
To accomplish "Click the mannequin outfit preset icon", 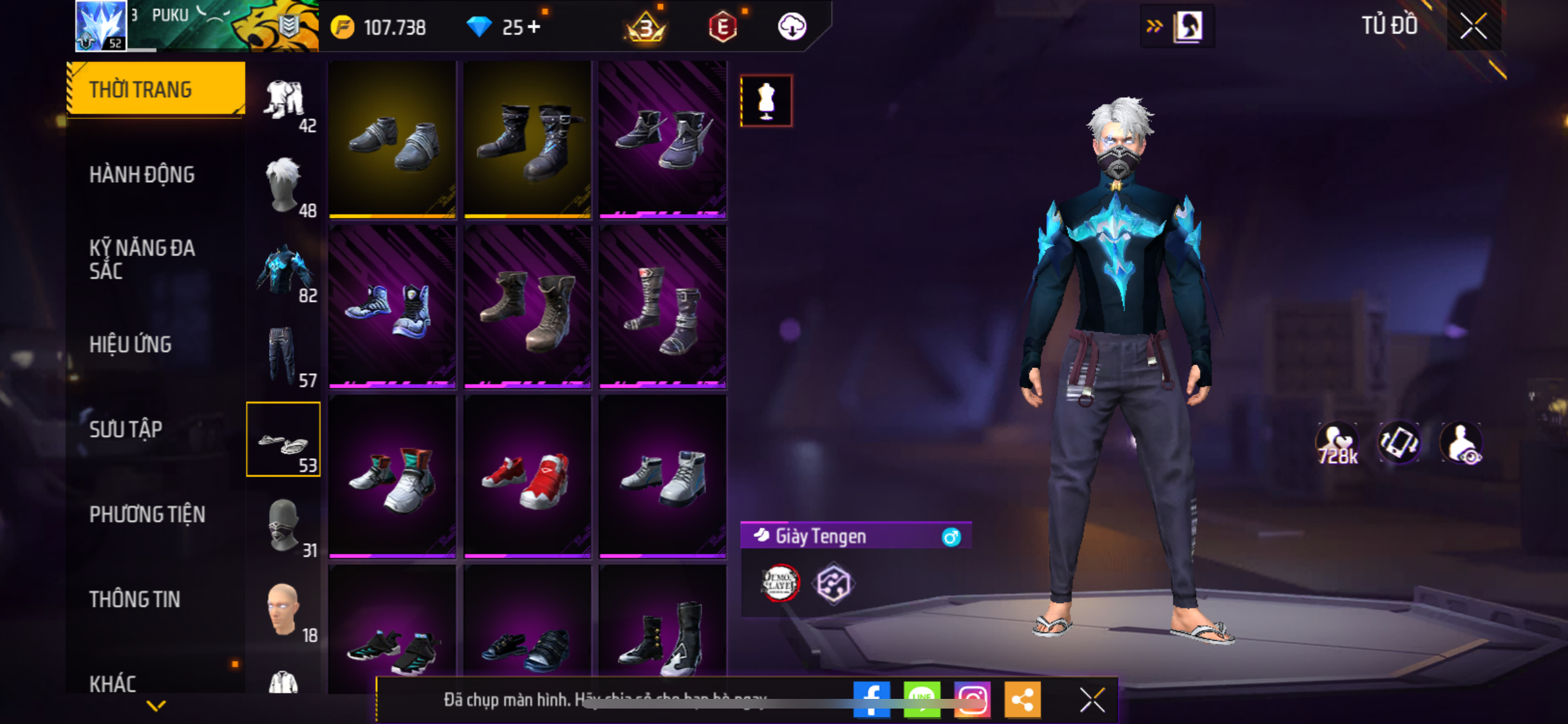I will 766,100.
